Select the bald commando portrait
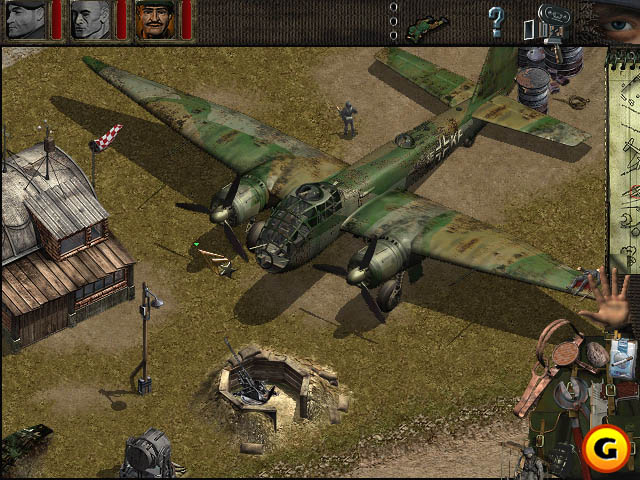Image resolution: width=640 pixels, height=480 pixels. [90, 19]
